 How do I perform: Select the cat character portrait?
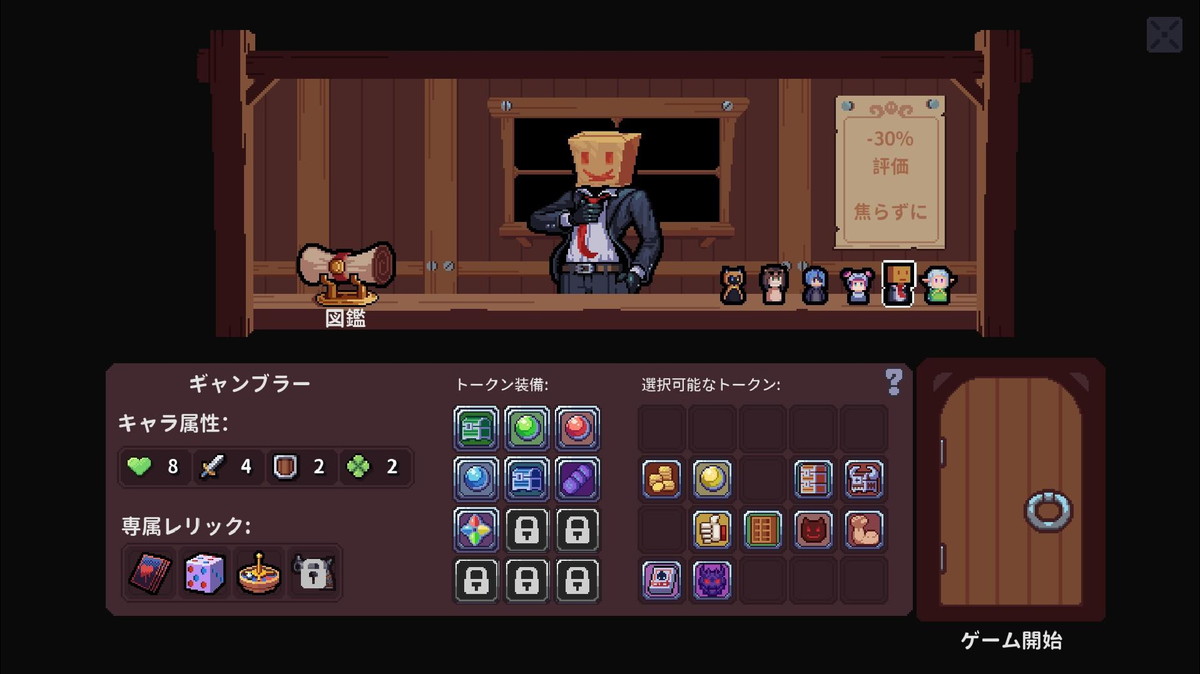click(733, 285)
